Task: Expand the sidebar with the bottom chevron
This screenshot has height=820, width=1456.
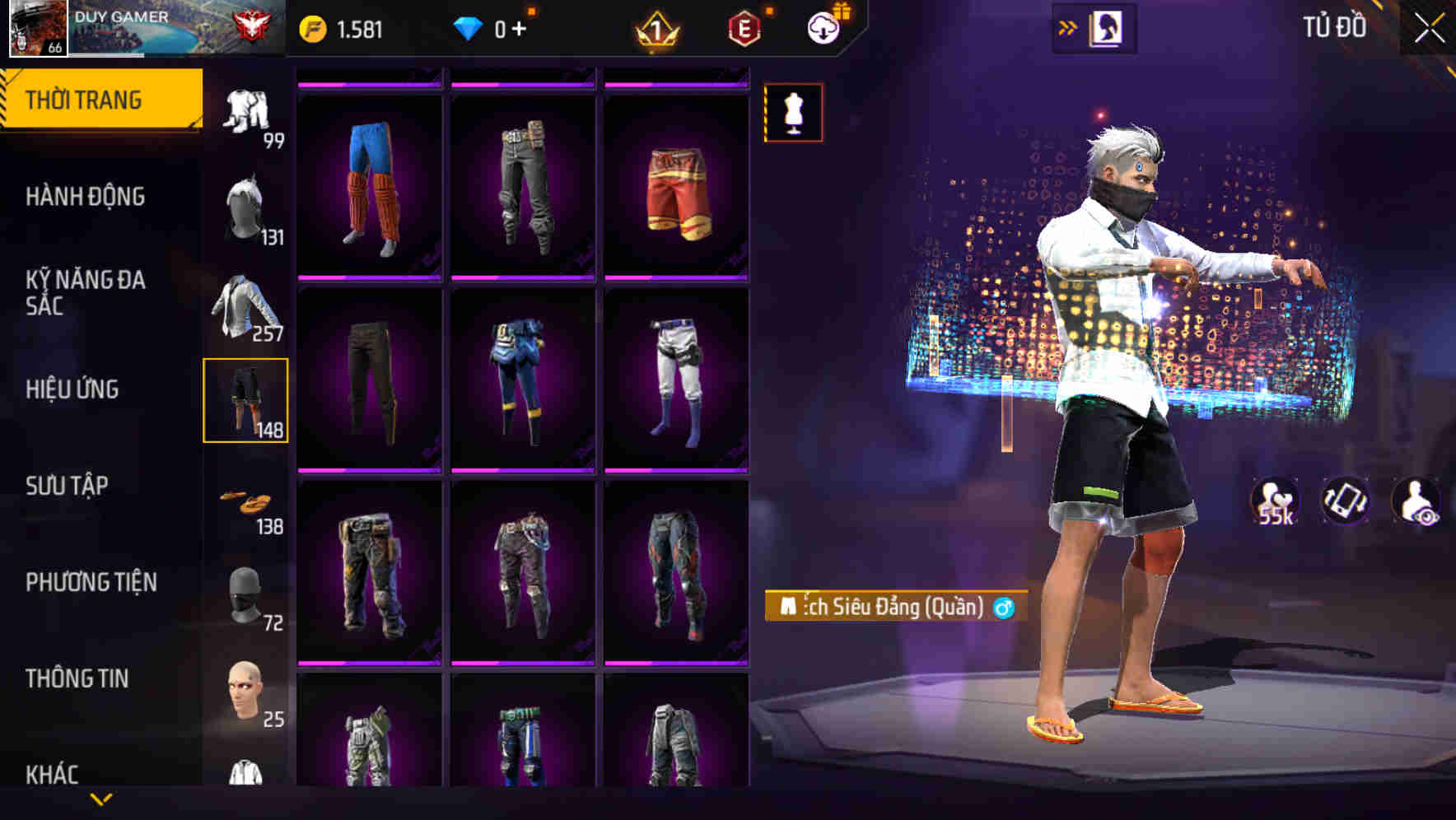Action: [x=100, y=799]
